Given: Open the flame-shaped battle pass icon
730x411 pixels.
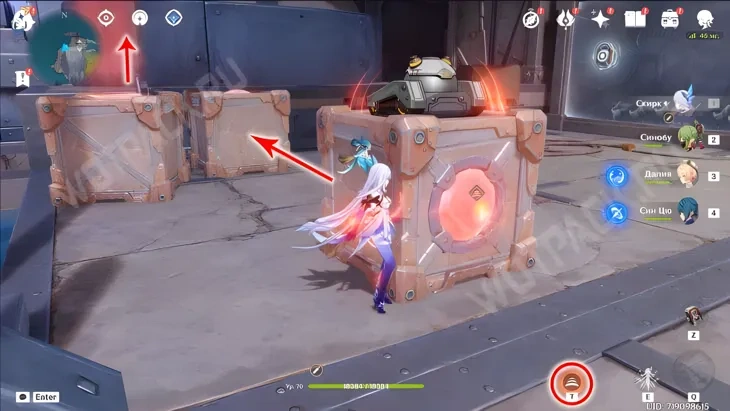Looking at the screenshot, I should tap(566, 18).
